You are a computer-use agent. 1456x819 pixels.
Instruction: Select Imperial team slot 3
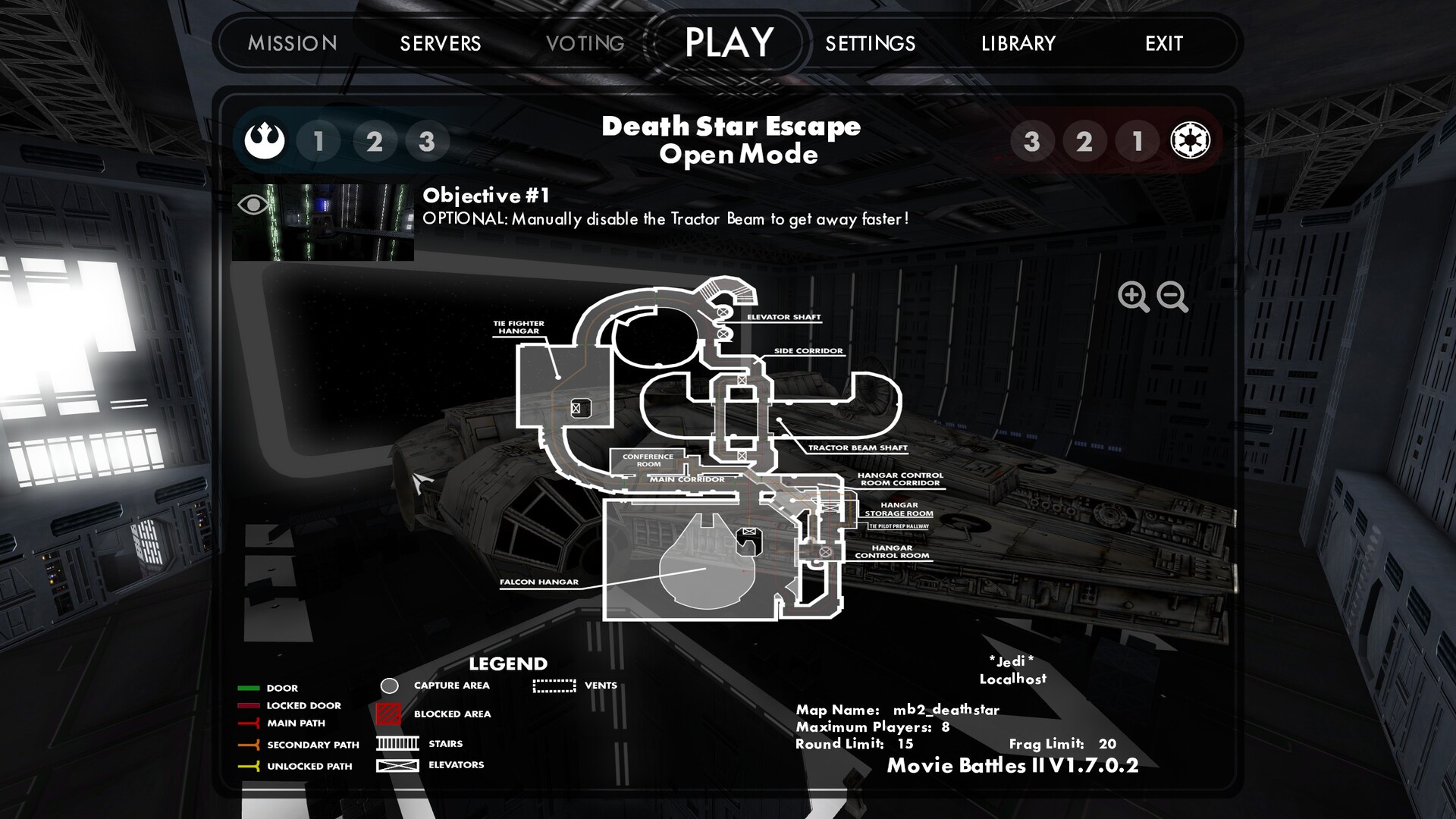(1032, 140)
